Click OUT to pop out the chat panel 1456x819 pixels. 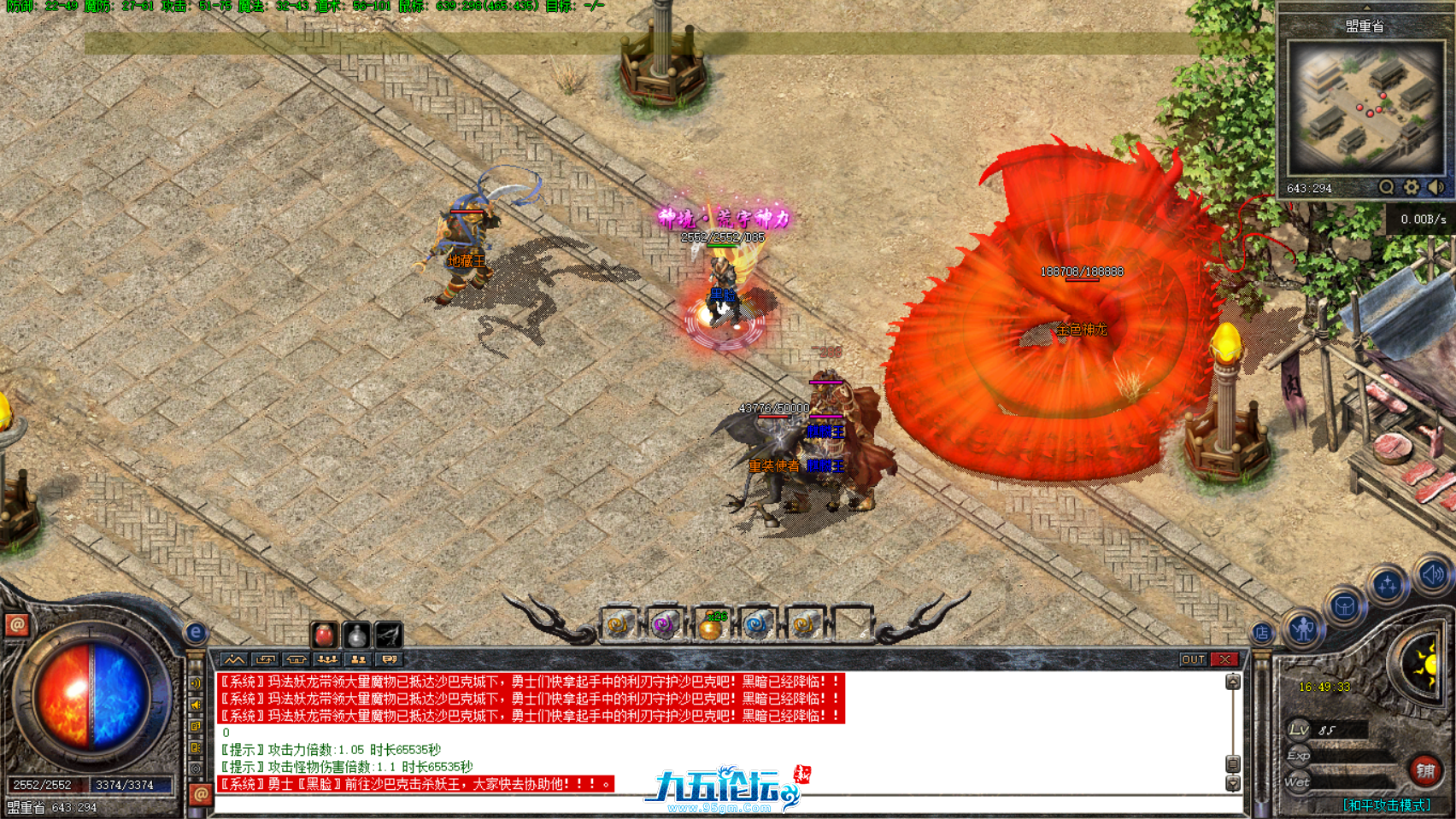[1194, 659]
